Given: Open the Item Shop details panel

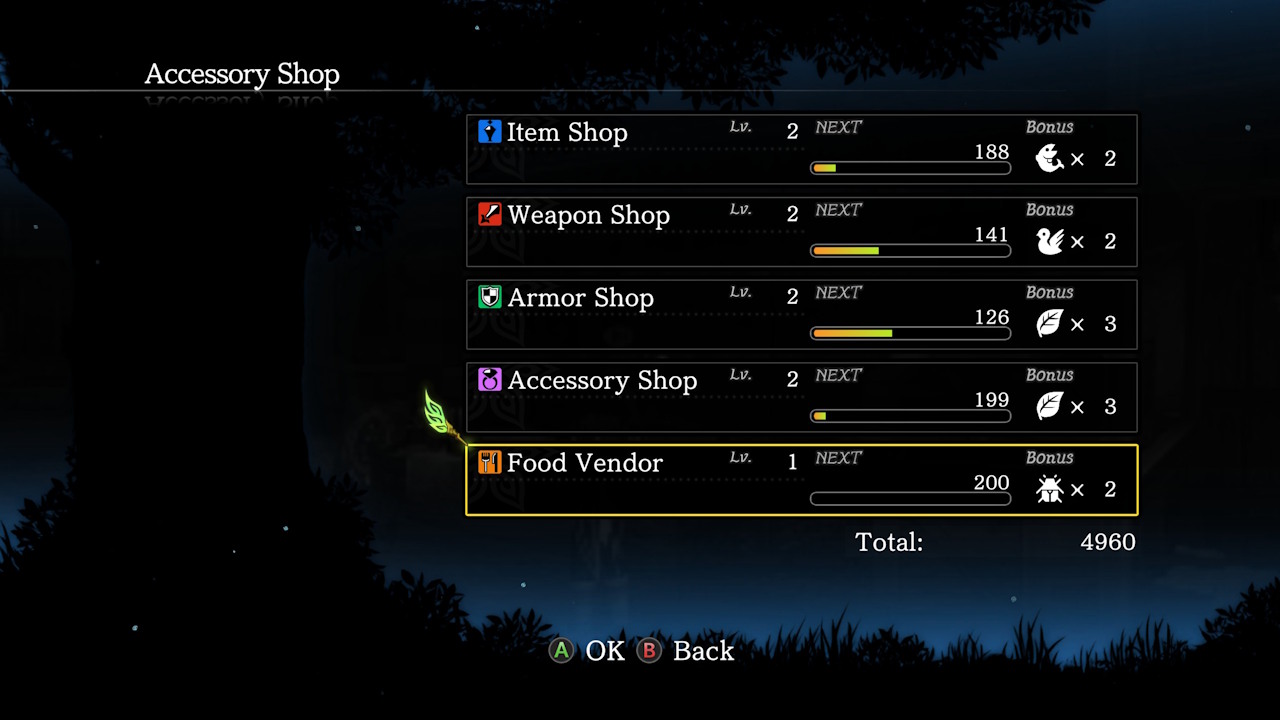Looking at the screenshot, I should tap(800, 148).
